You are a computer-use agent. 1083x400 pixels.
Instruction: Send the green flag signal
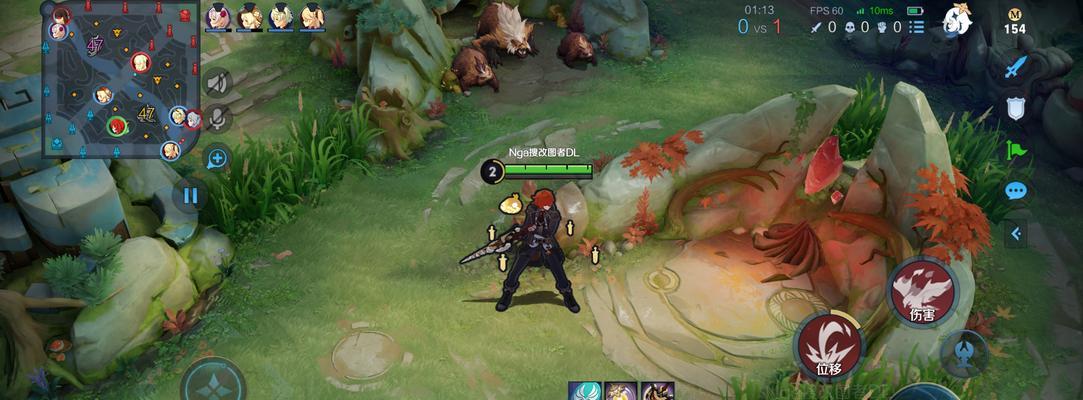click(1016, 150)
